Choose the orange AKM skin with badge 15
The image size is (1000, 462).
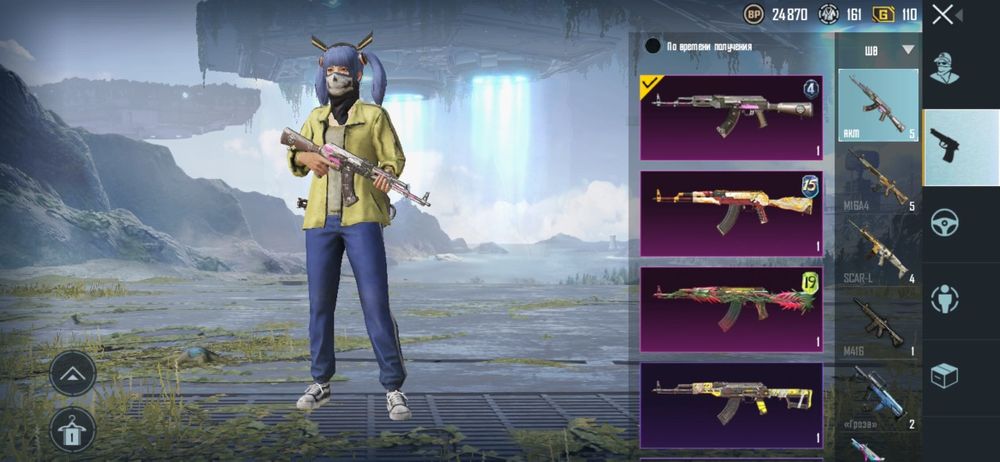[x=731, y=213]
